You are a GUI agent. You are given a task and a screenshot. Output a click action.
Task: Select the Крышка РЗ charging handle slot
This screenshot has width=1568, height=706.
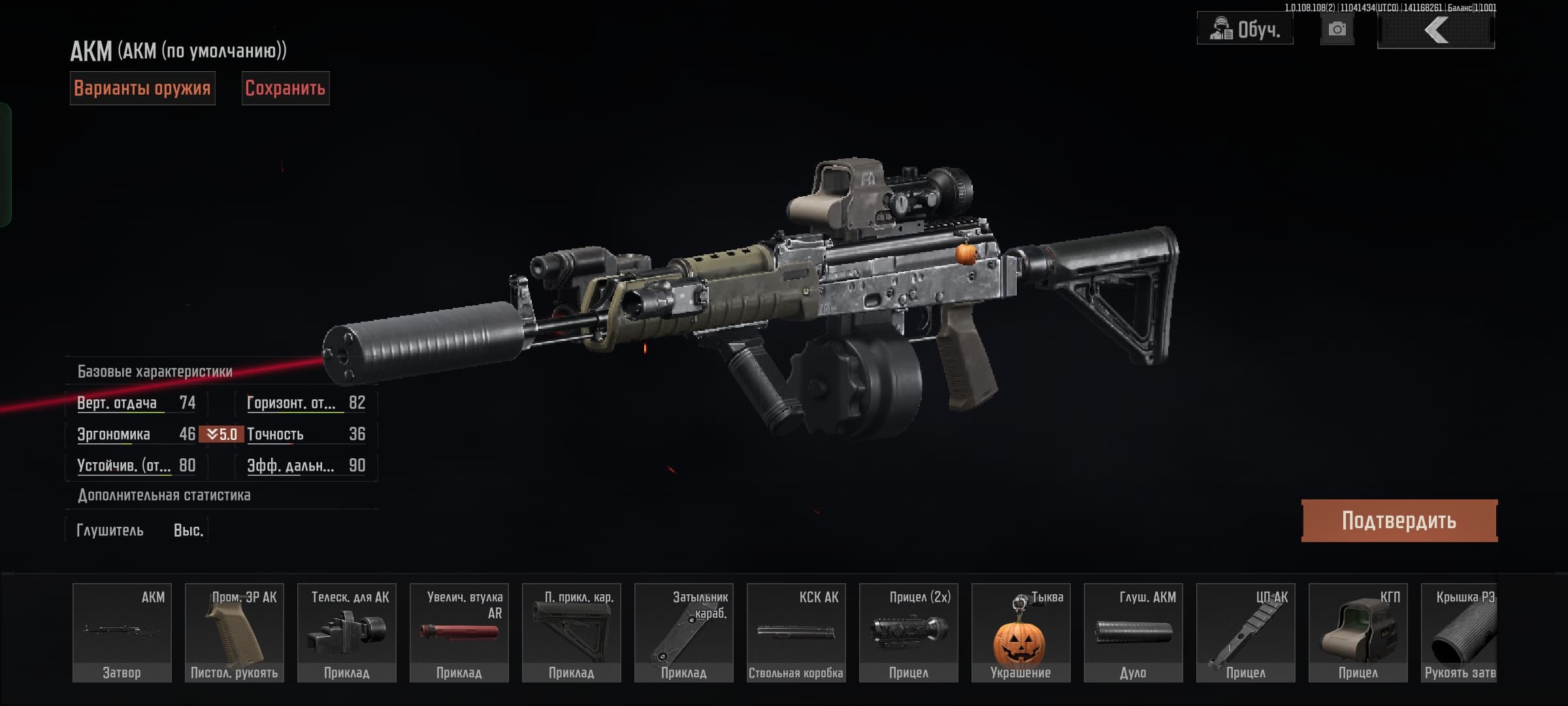[1460, 633]
